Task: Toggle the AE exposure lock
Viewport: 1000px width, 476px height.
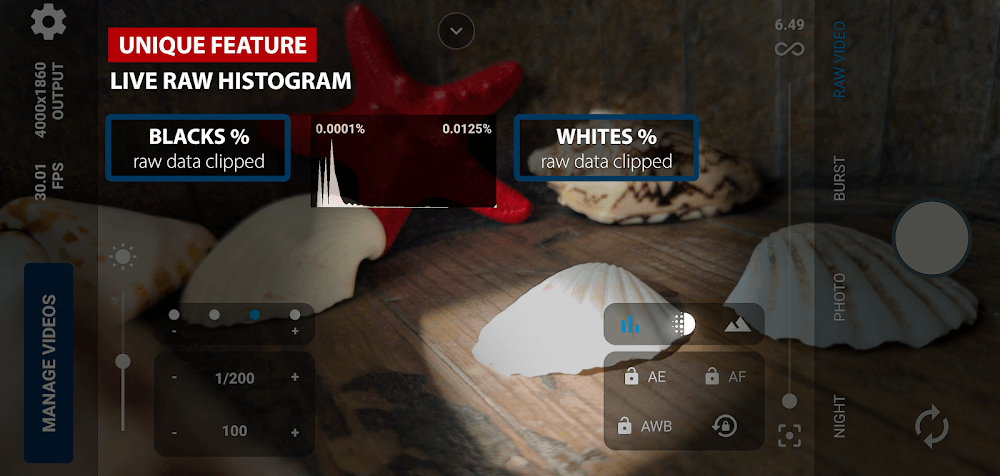Action: tap(645, 377)
